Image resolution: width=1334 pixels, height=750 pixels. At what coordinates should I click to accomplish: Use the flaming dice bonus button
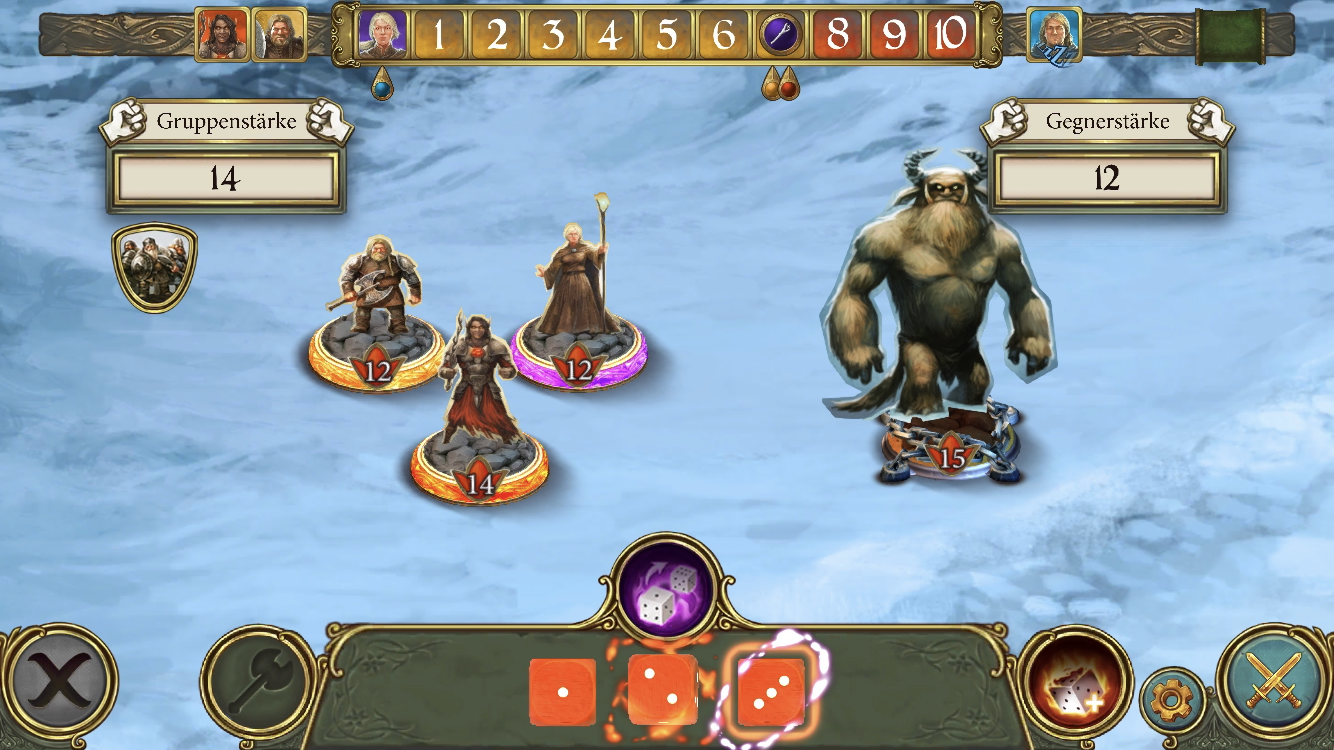tap(1074, 685)
